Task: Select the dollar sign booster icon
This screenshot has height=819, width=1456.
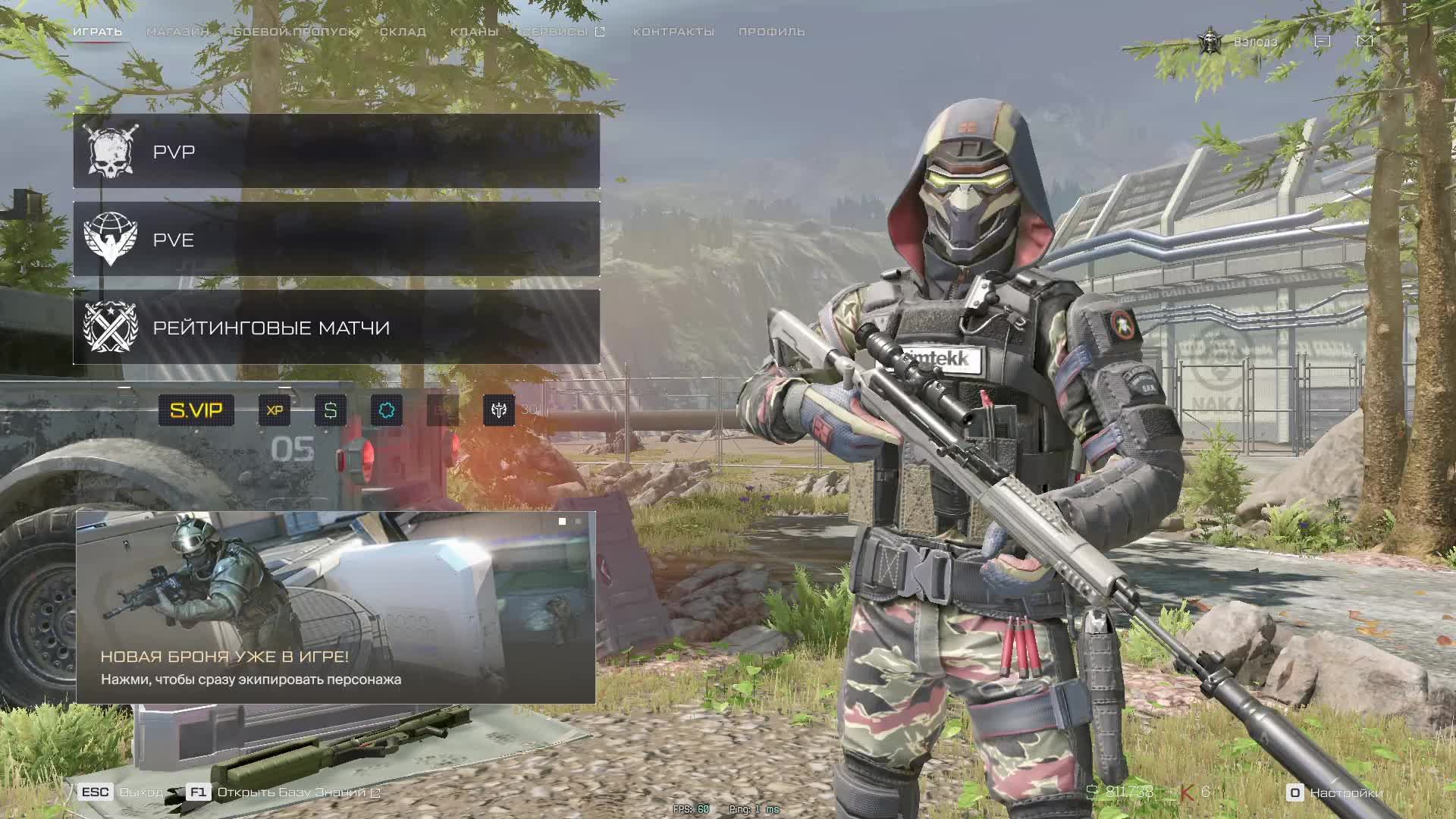Action: 331,410
